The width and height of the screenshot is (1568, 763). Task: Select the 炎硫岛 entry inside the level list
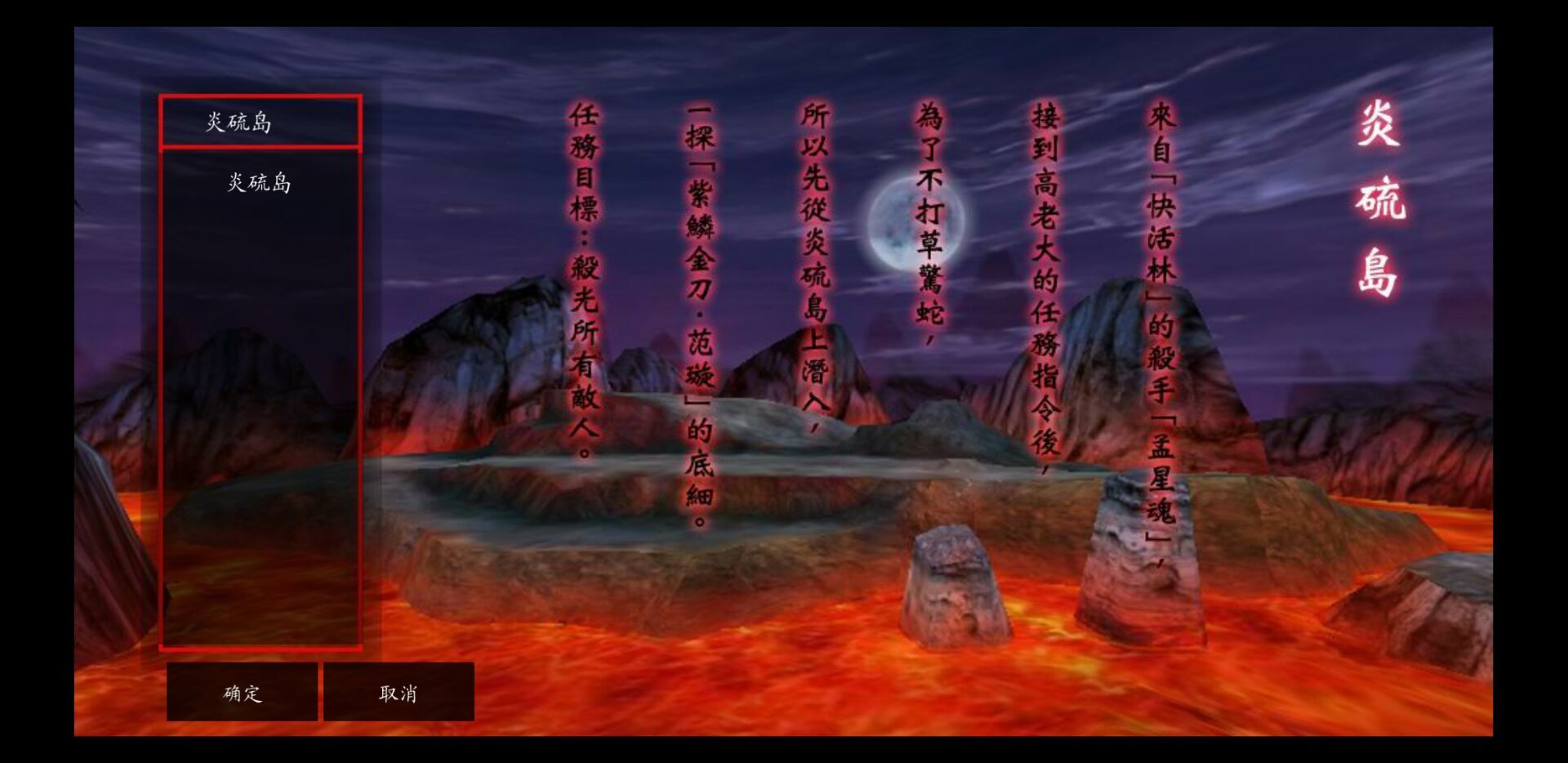259,182
